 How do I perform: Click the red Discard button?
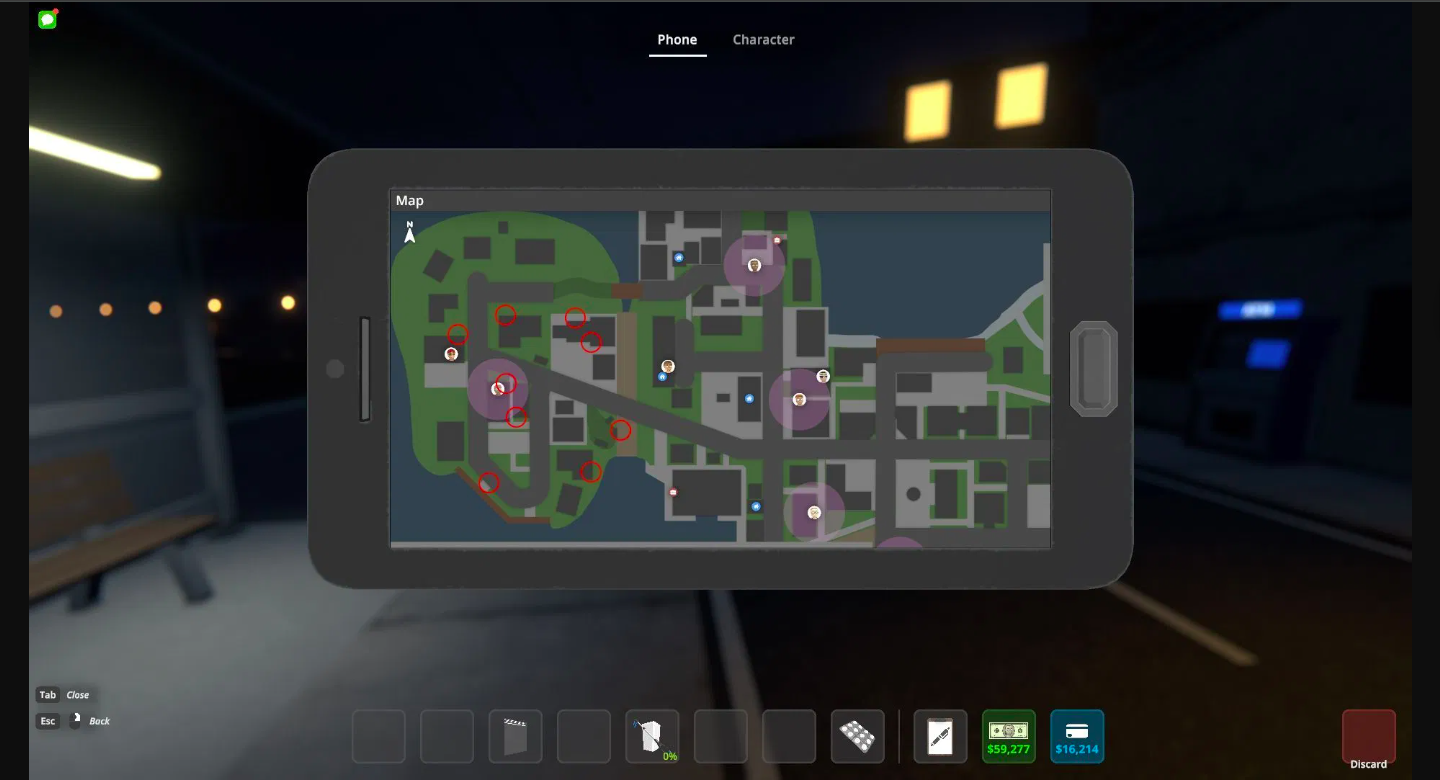[1368, 735]
